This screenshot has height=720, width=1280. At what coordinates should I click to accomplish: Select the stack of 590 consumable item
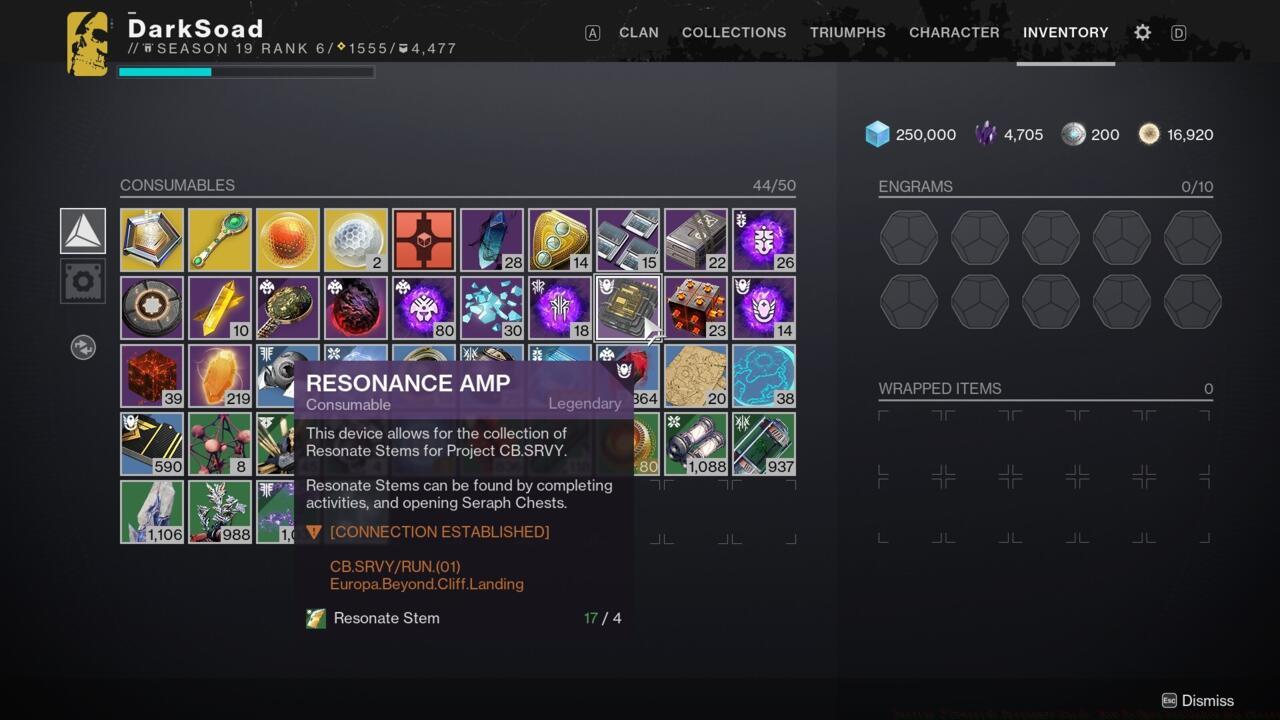151,443
